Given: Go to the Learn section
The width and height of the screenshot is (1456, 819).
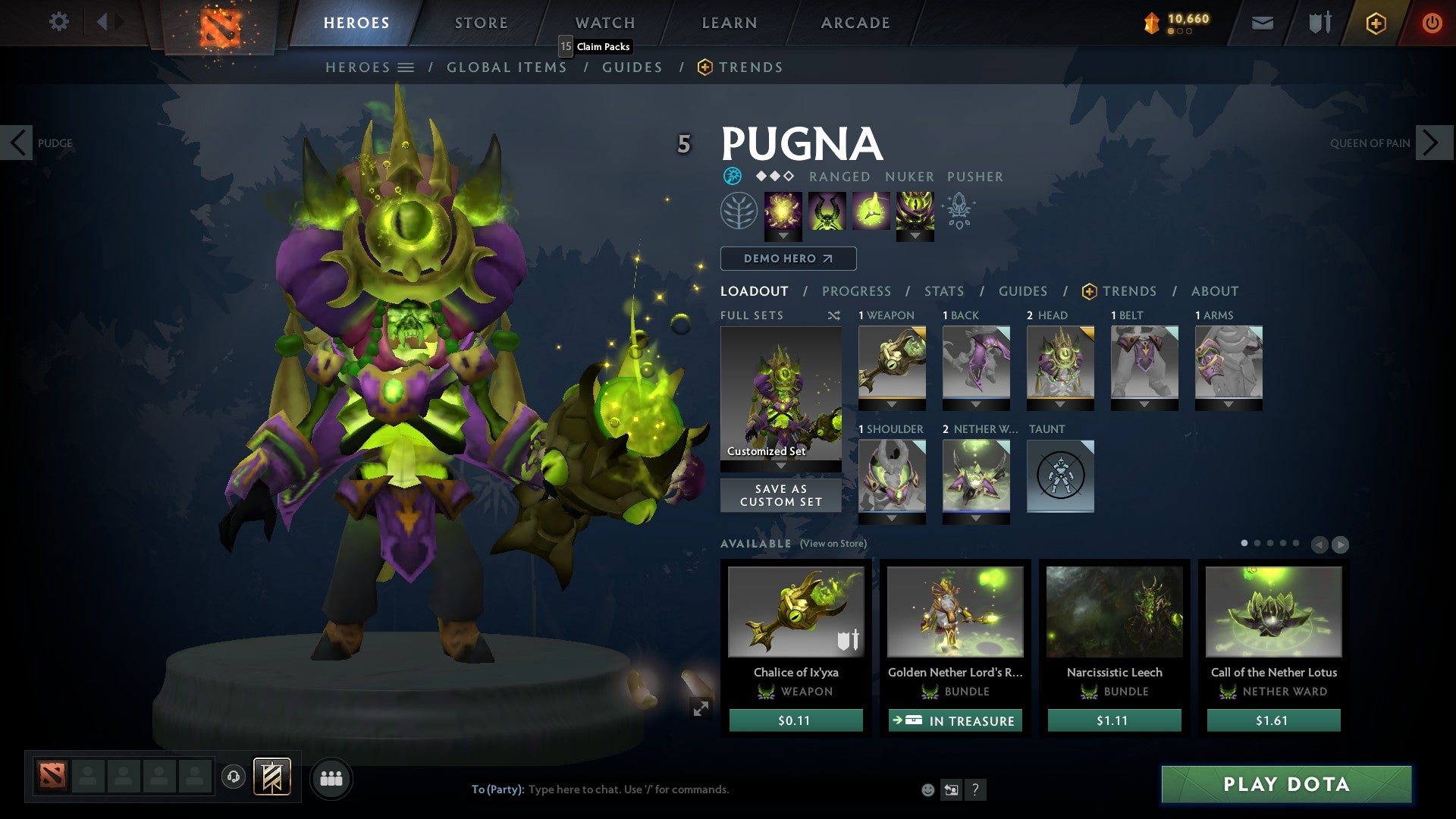Looking at the screenshot, I should click(x=729, y=23).
